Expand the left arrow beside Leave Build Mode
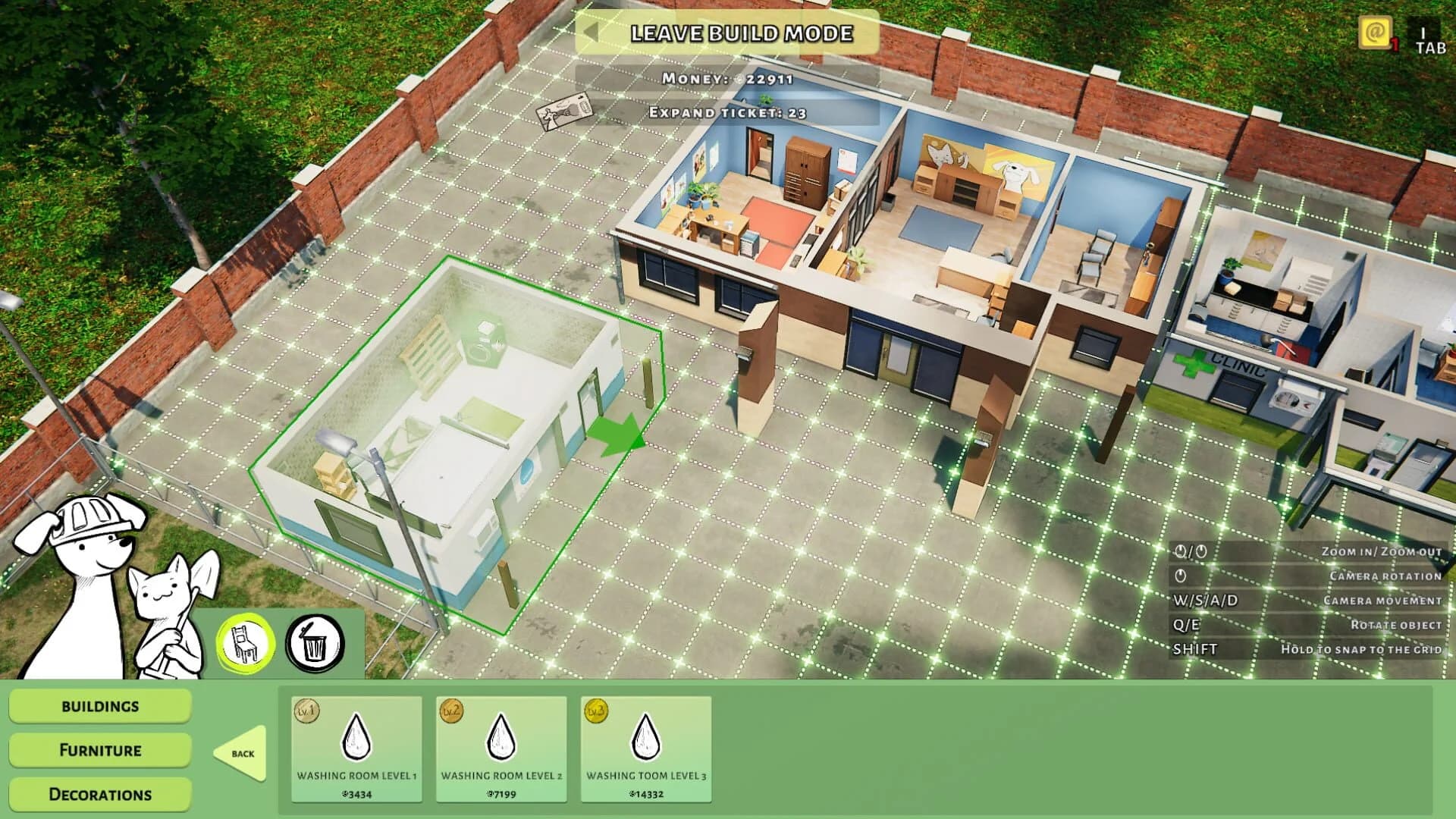Screen dimensions: 1456x819 (x=592, y=33)
